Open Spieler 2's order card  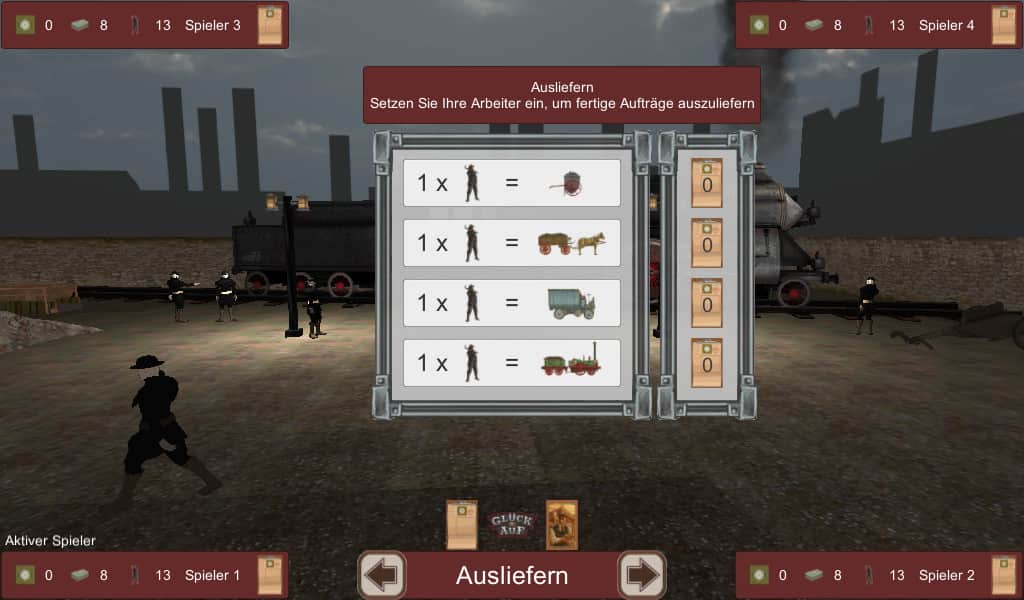pyautogui.click(x=1004, y=575)
